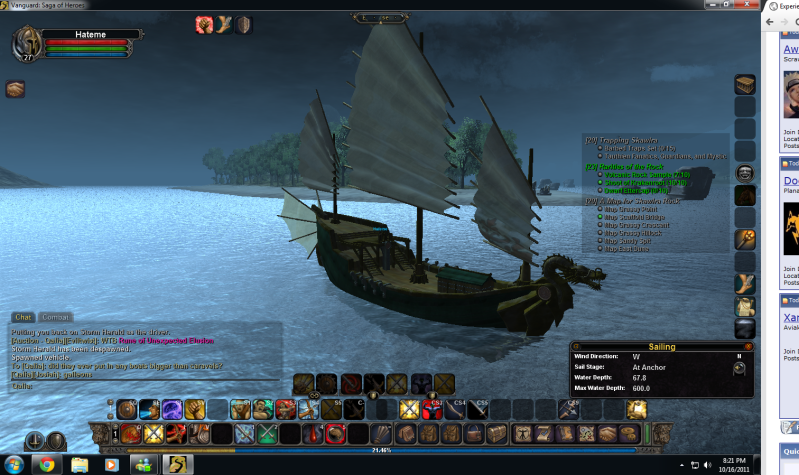The image size is (799, 475).
Task: Activate the glowing yellow scroll icon
Action: [636, 408]
